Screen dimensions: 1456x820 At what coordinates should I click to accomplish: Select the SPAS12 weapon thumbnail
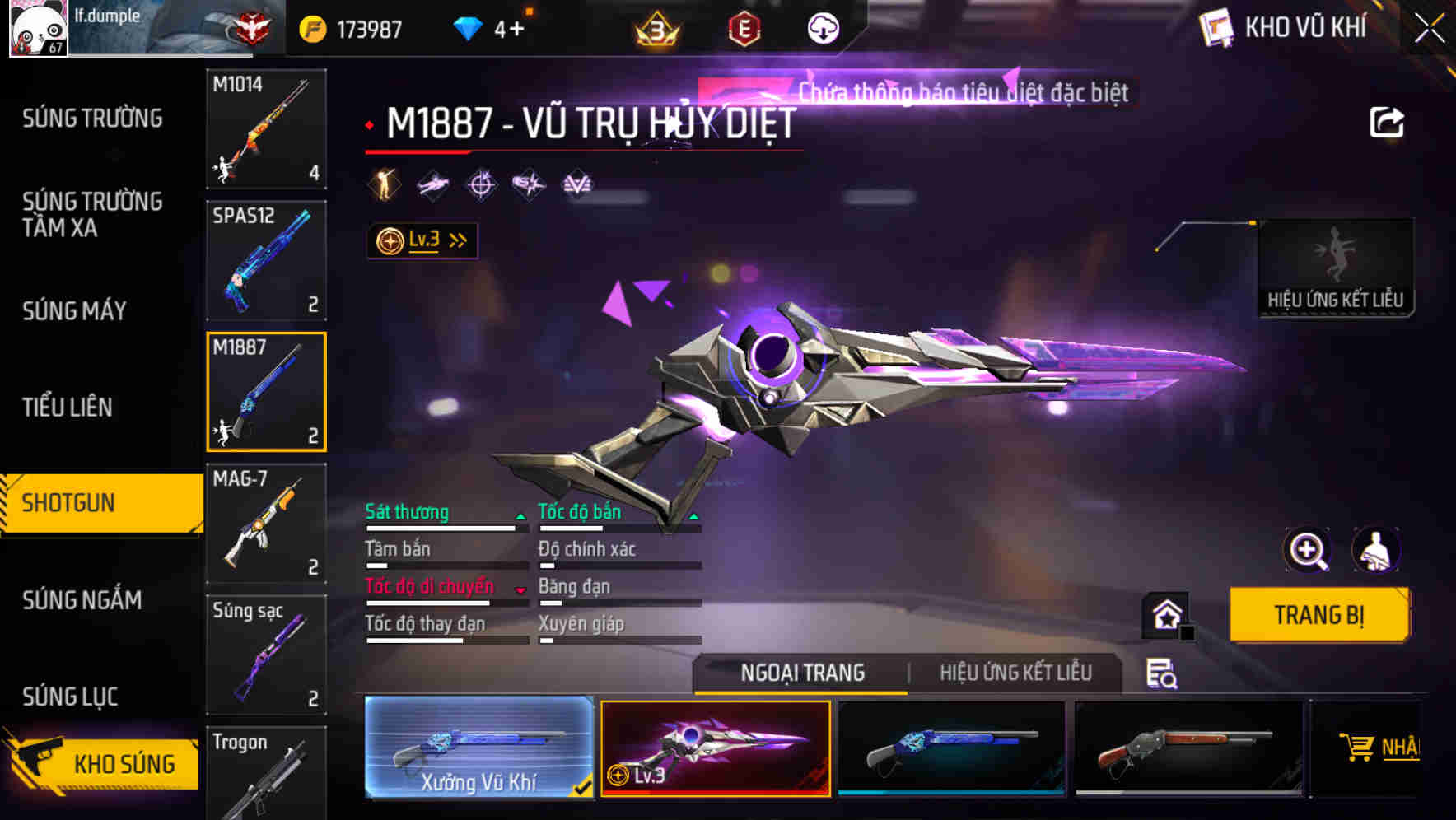[x=265, y=259]
